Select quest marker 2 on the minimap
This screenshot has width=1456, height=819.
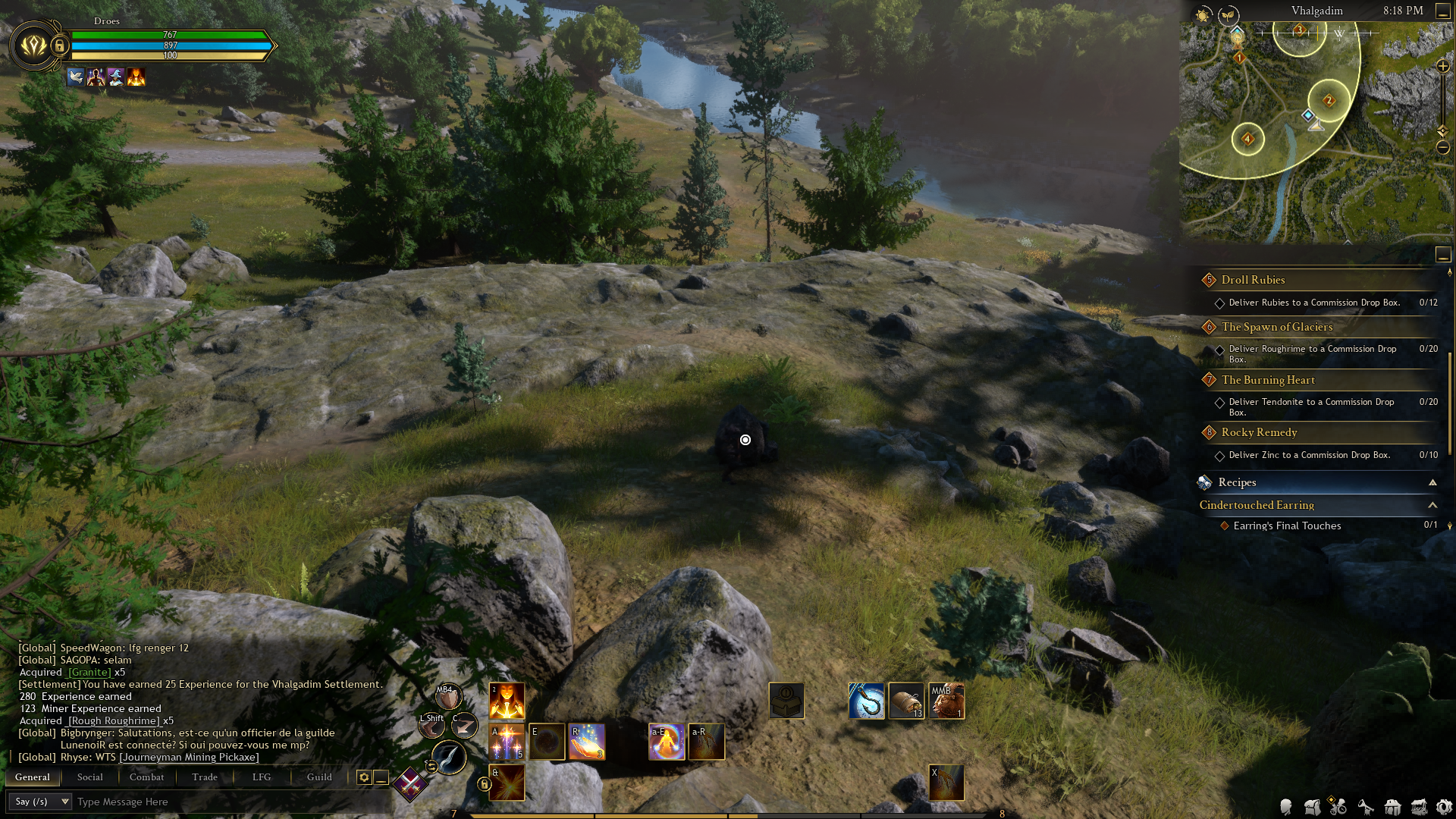[x=1329, y=100]
